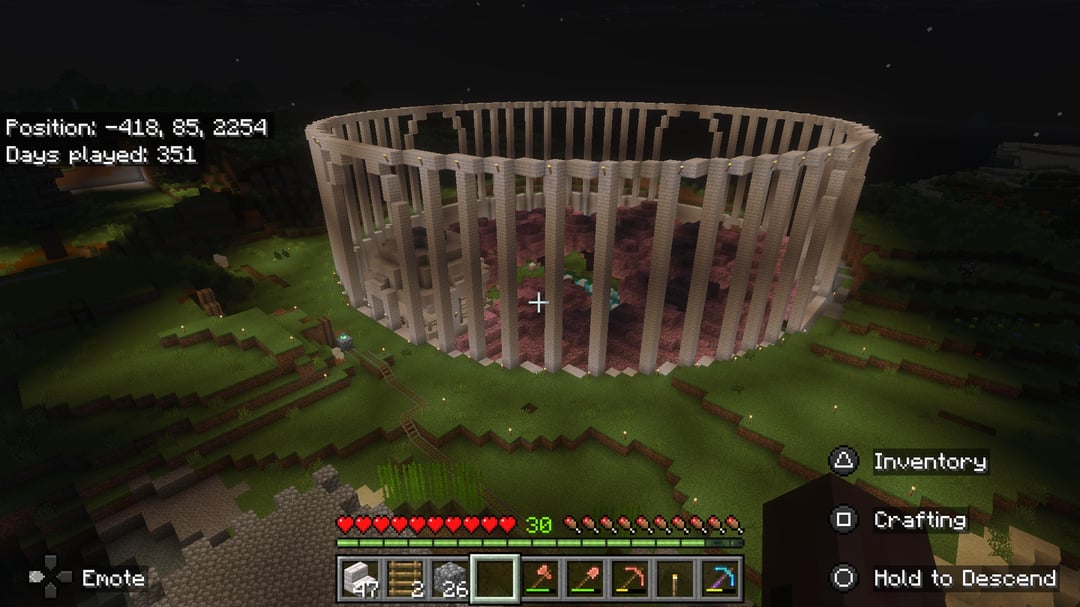
Task: Equip the diamond pickaxe hotbar slot
Action: [x=720, y=579]
